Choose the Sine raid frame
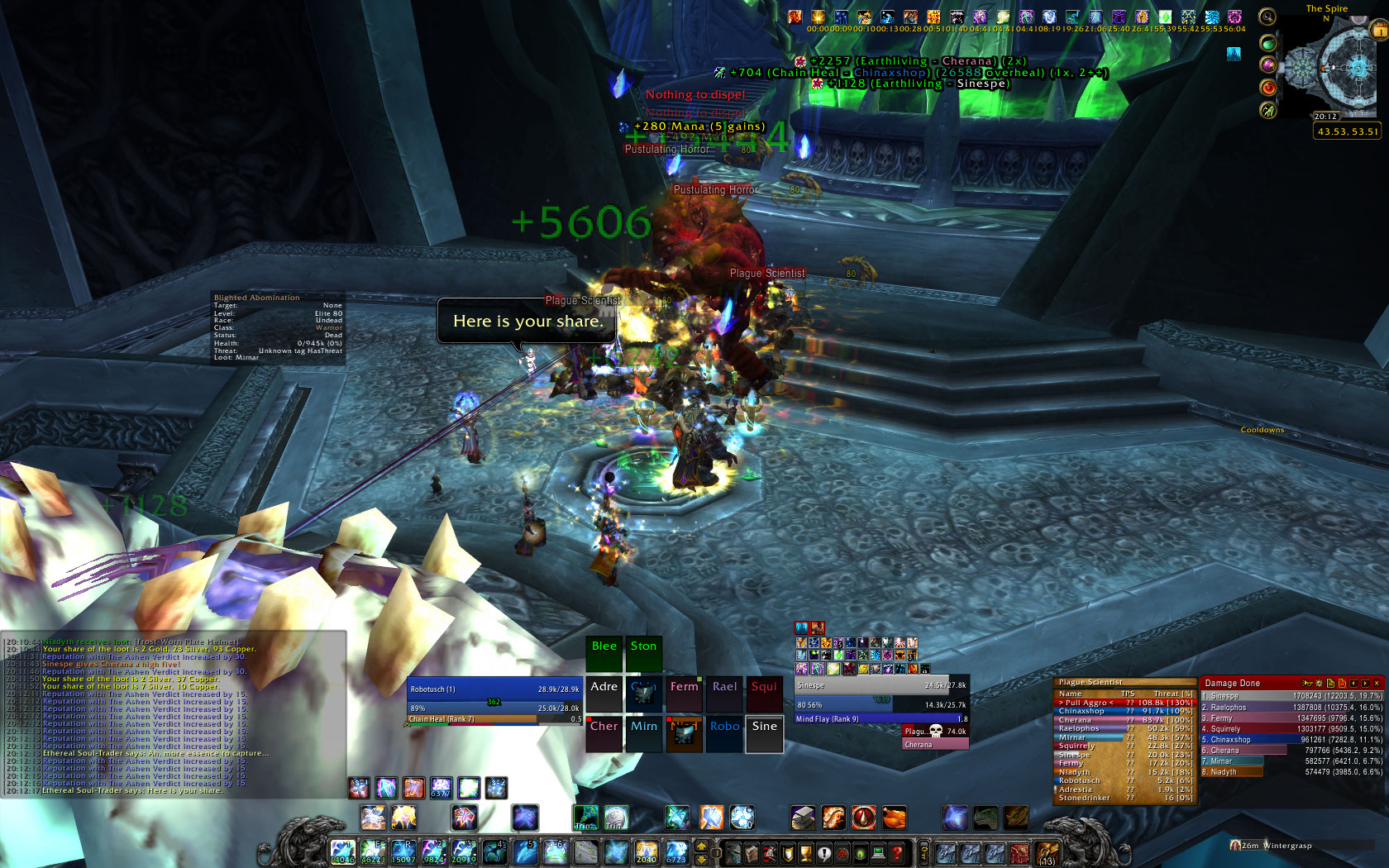 click(764, 734)
